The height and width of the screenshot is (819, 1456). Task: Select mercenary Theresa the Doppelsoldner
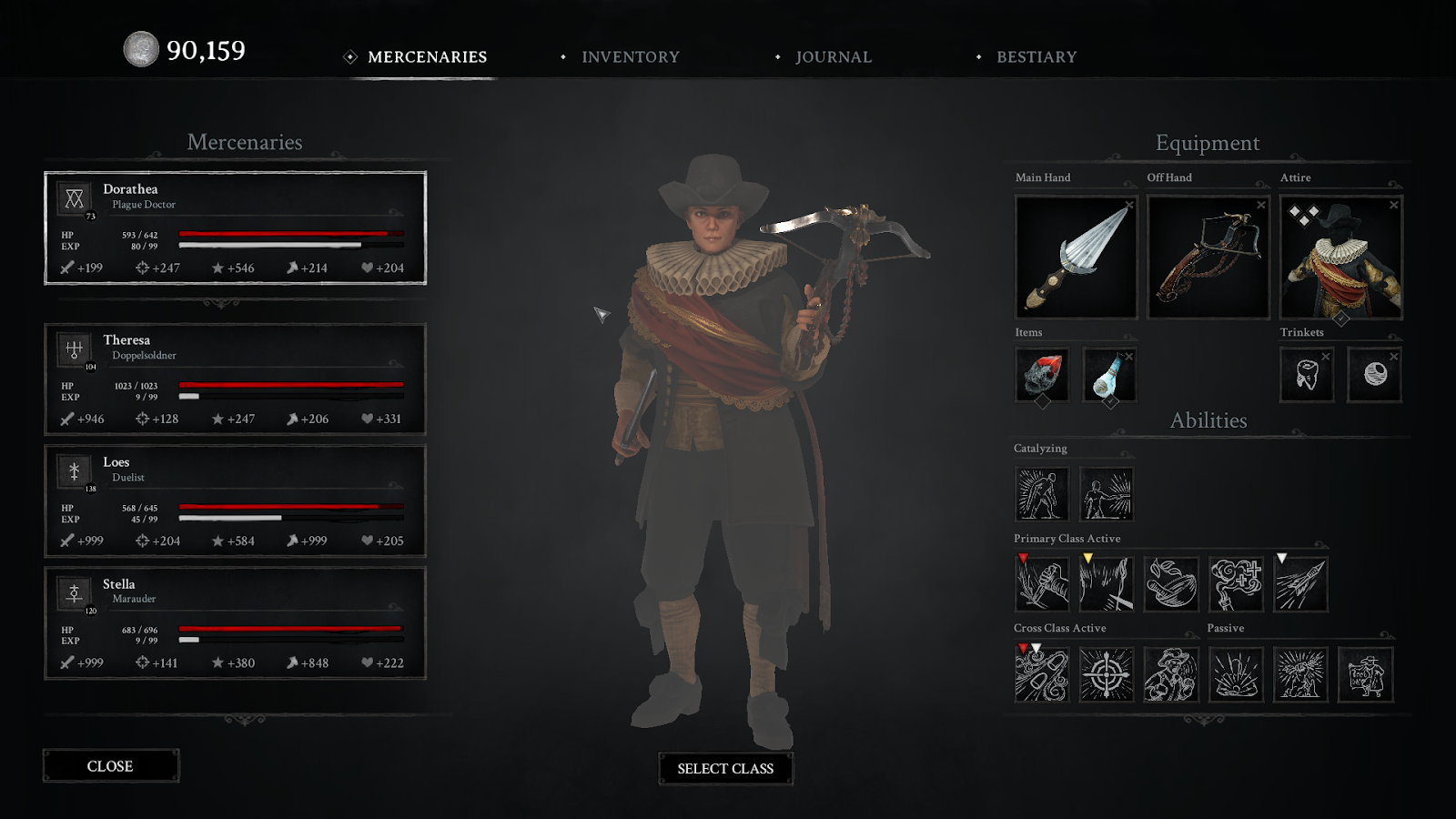pyautogui.click(x=235, y=379)
